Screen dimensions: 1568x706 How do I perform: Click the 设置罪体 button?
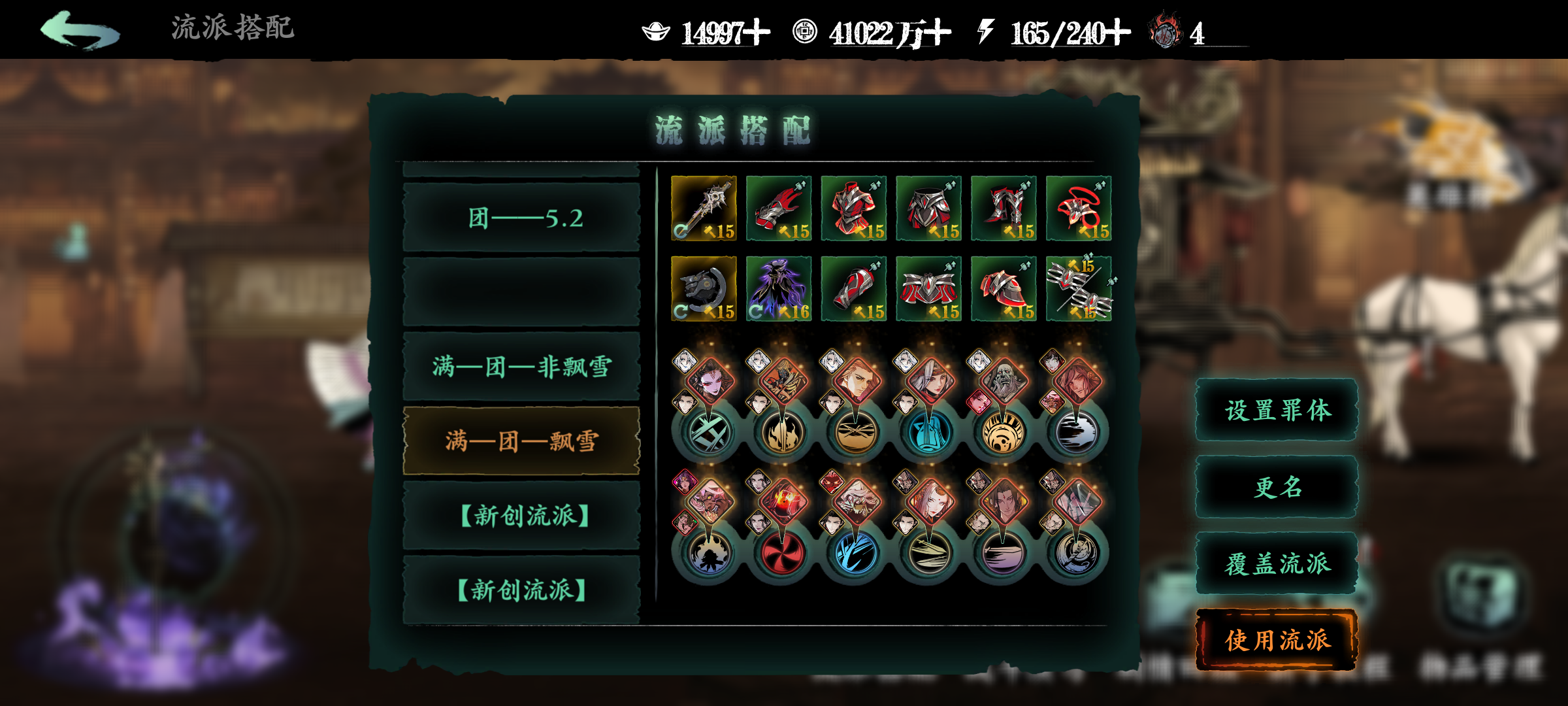[1277, 411]
